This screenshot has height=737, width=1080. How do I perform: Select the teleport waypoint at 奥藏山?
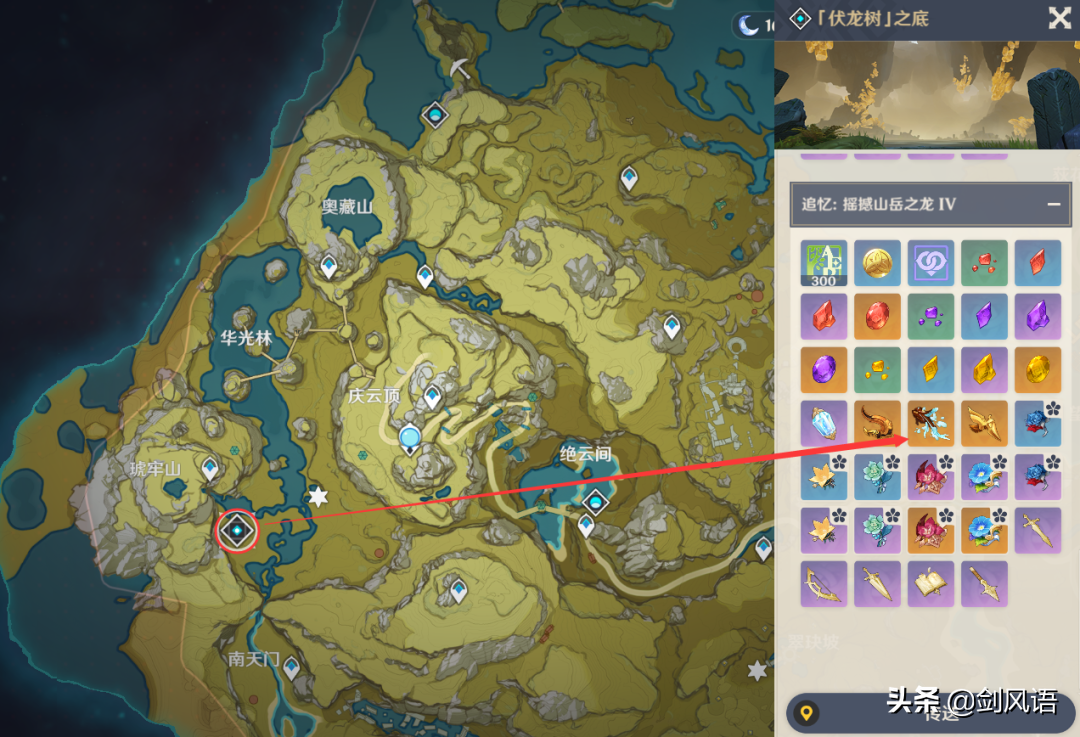point(329,267)
